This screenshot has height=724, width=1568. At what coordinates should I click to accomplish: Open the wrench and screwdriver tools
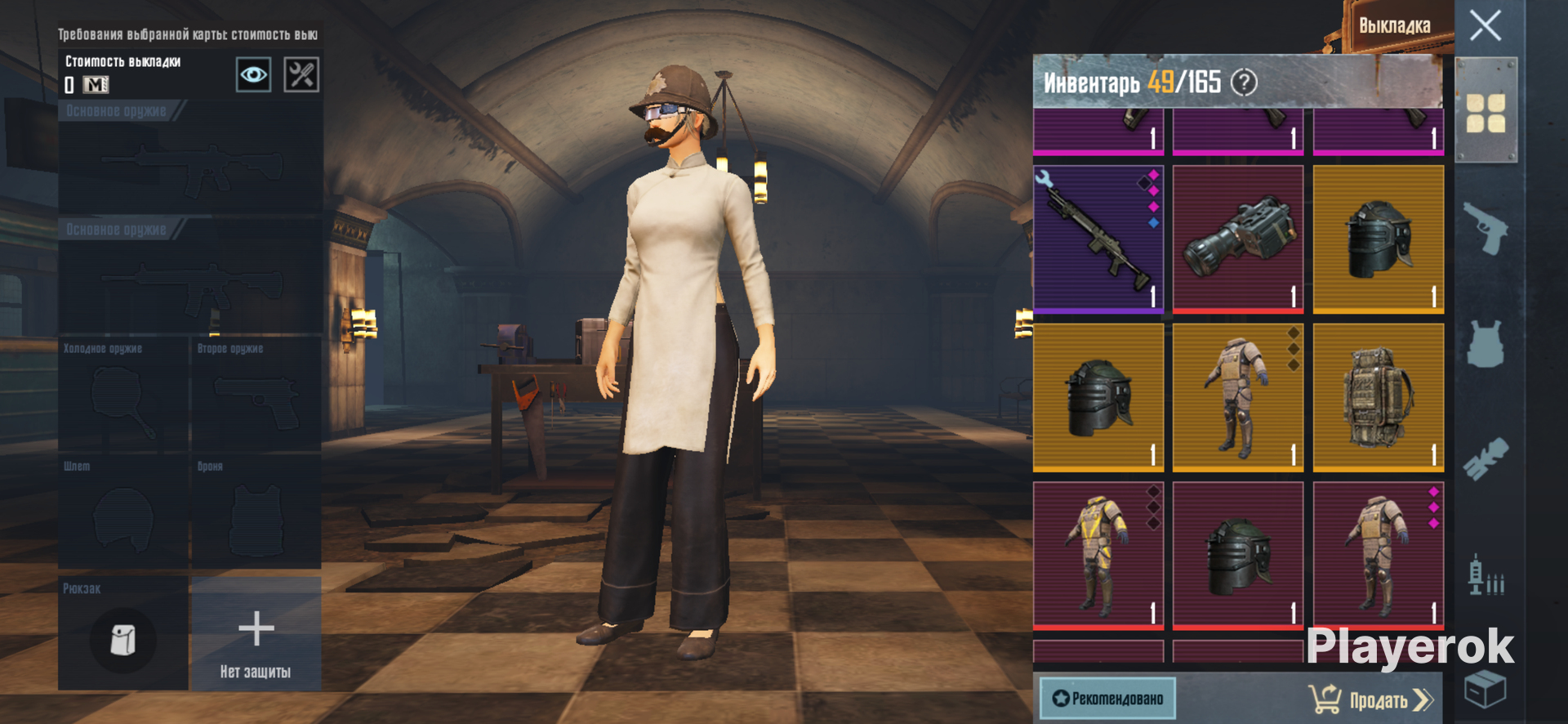(x=301, y=75)
